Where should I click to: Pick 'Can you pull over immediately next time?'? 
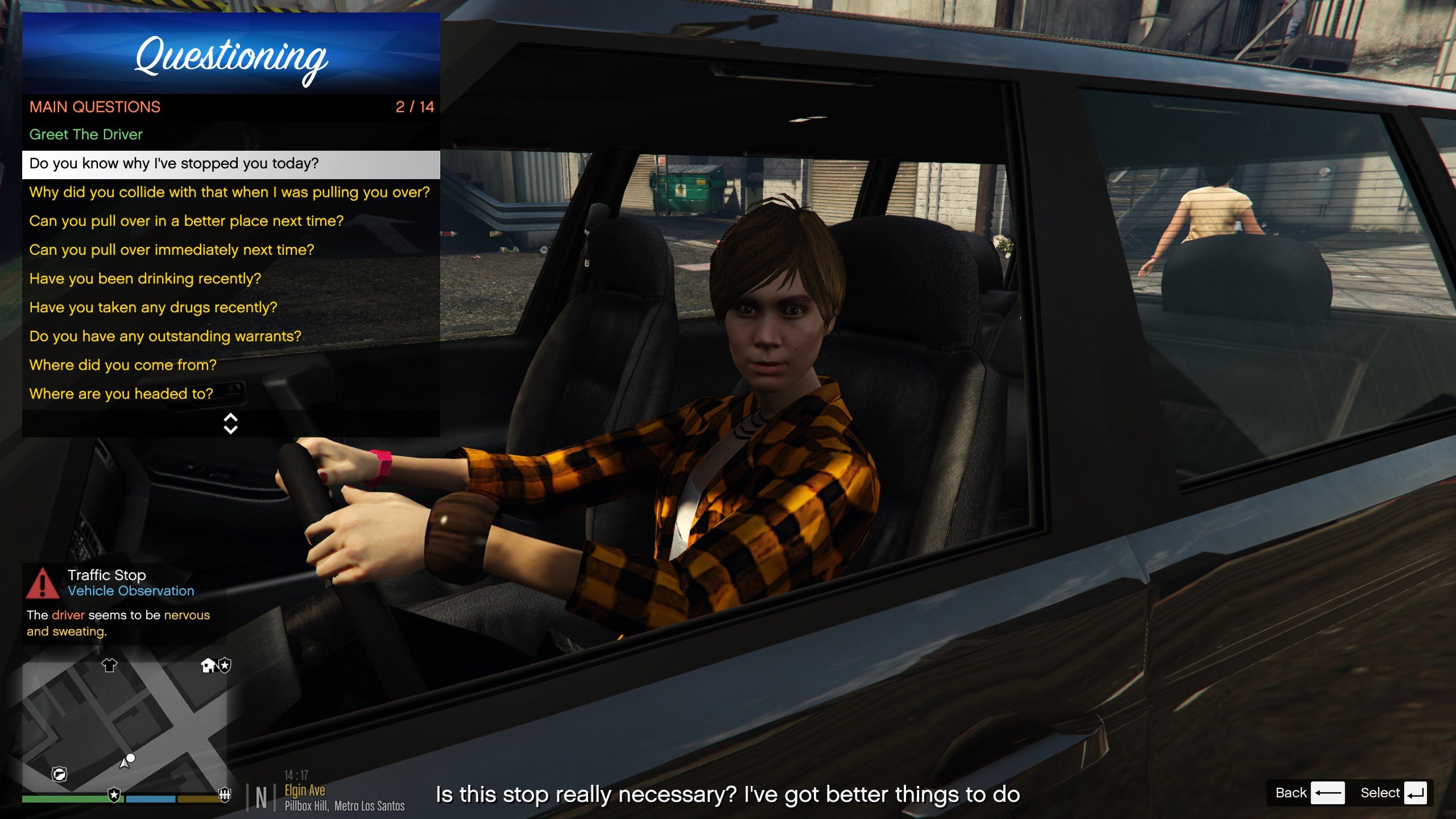pyautogui.click(x=172, y=250)
